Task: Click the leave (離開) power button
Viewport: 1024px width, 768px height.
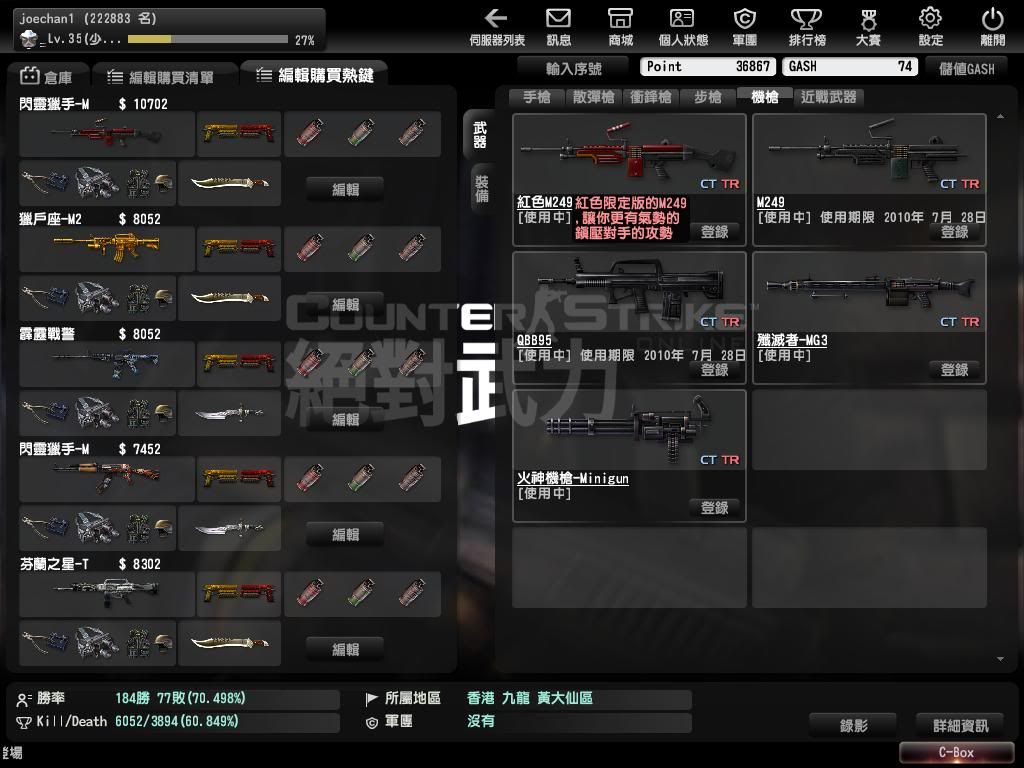Action: (992, 26)
